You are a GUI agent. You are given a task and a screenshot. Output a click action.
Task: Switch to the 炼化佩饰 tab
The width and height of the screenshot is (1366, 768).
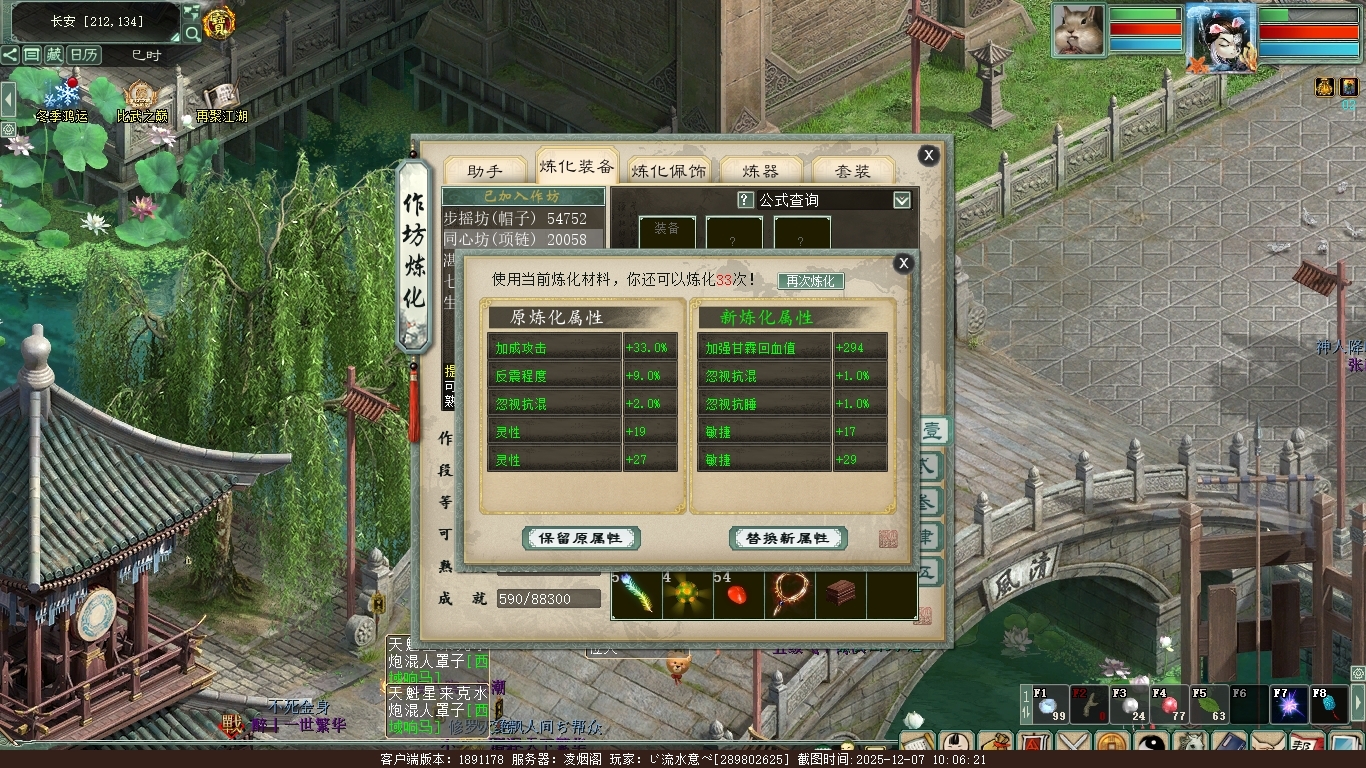[x=669, y=171]
